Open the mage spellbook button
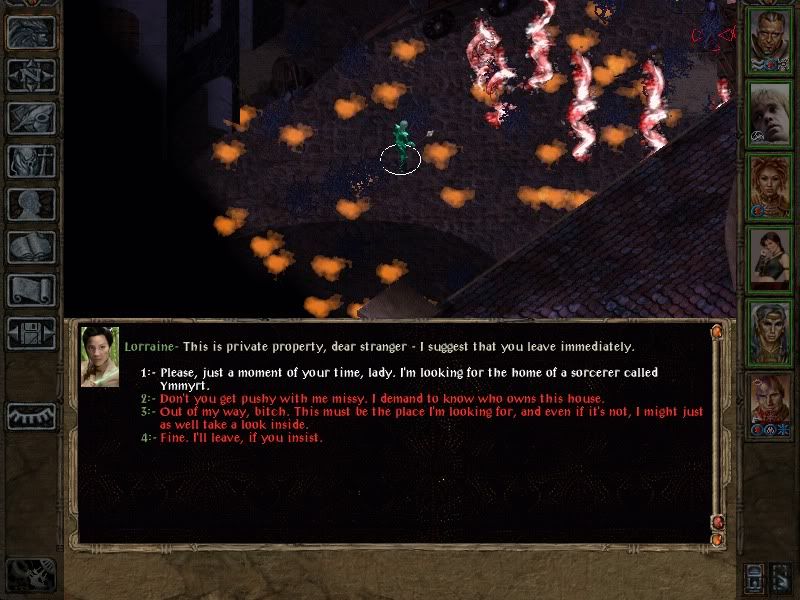Viewport: 800px width, 600px height. point(31,247)
